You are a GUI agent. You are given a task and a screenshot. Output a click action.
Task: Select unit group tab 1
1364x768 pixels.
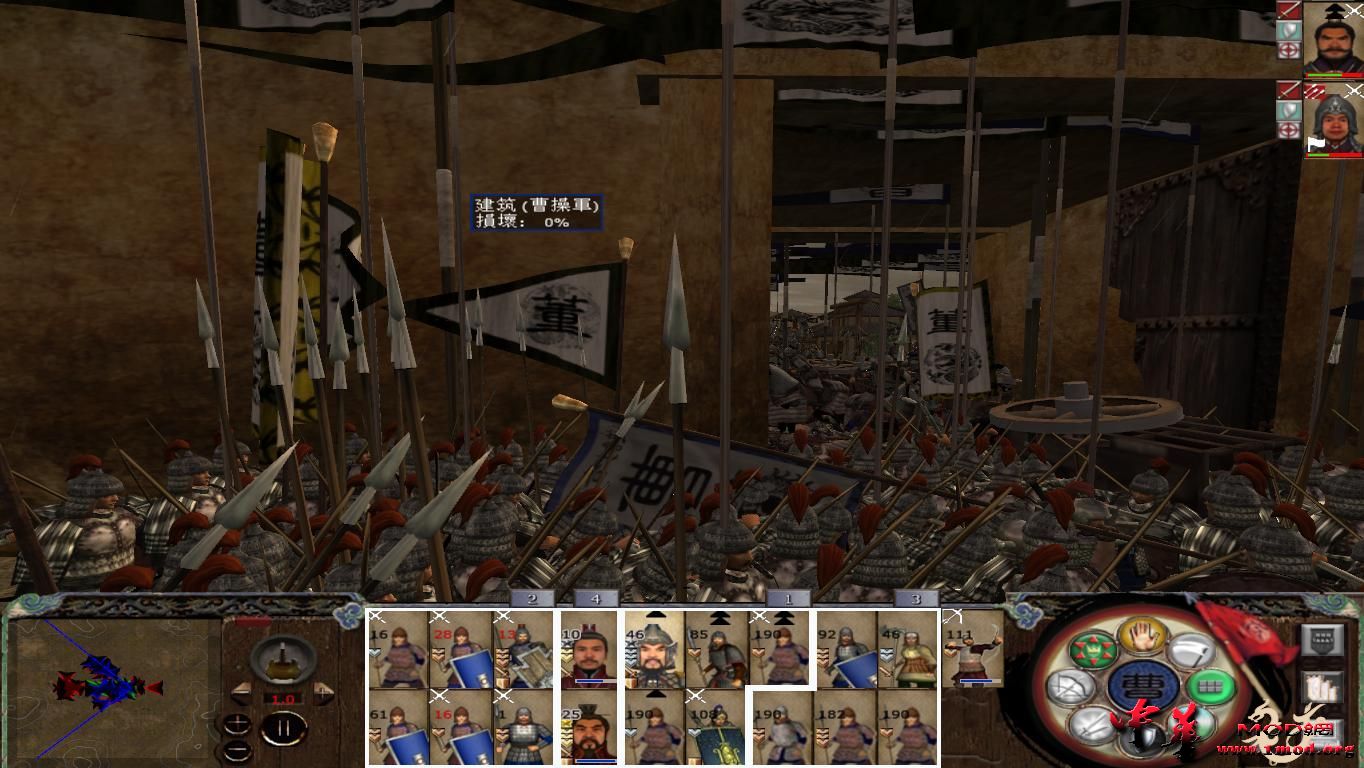pos(790,597)
